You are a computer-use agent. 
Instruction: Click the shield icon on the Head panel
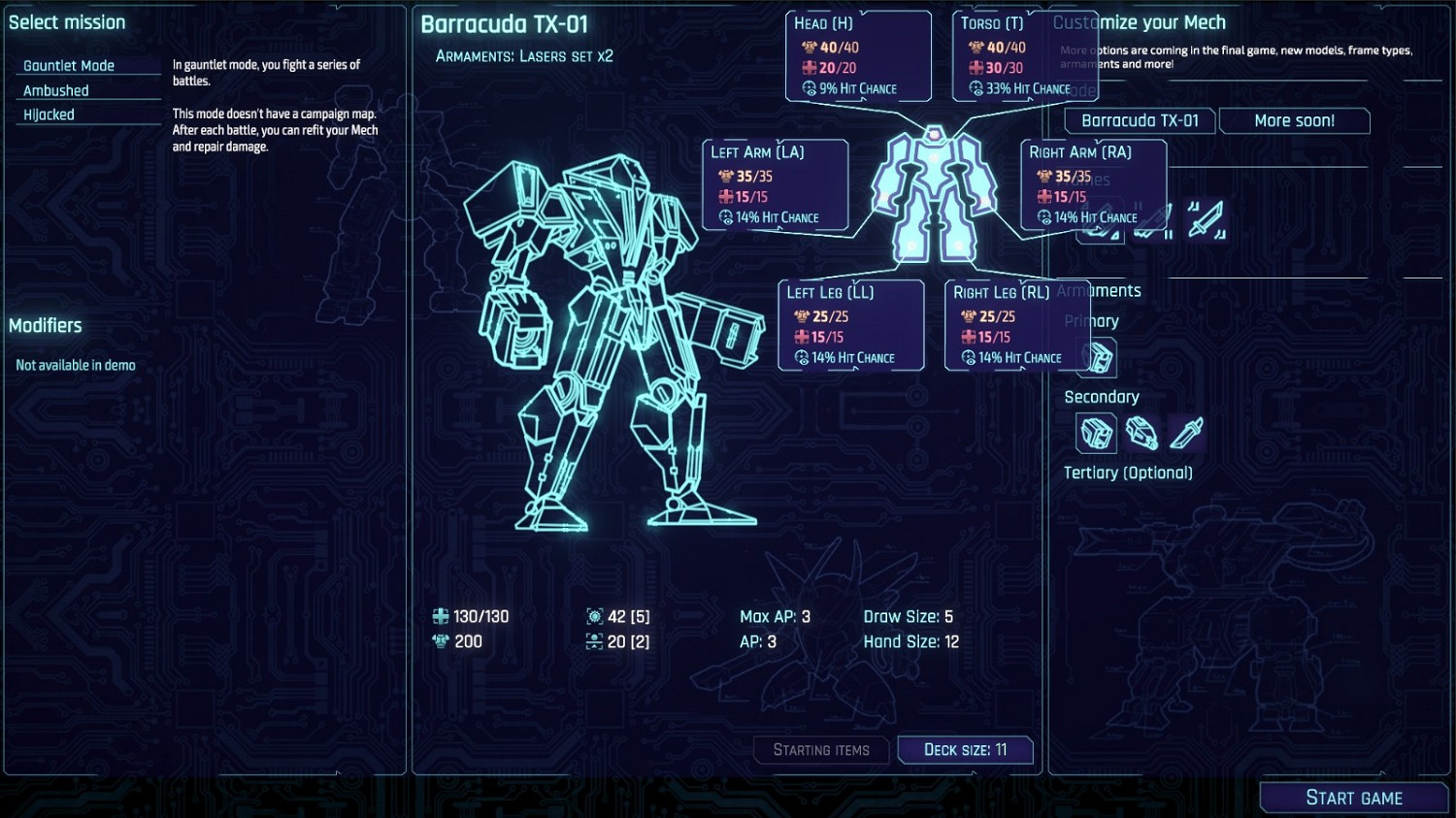[x=809, y=47]
